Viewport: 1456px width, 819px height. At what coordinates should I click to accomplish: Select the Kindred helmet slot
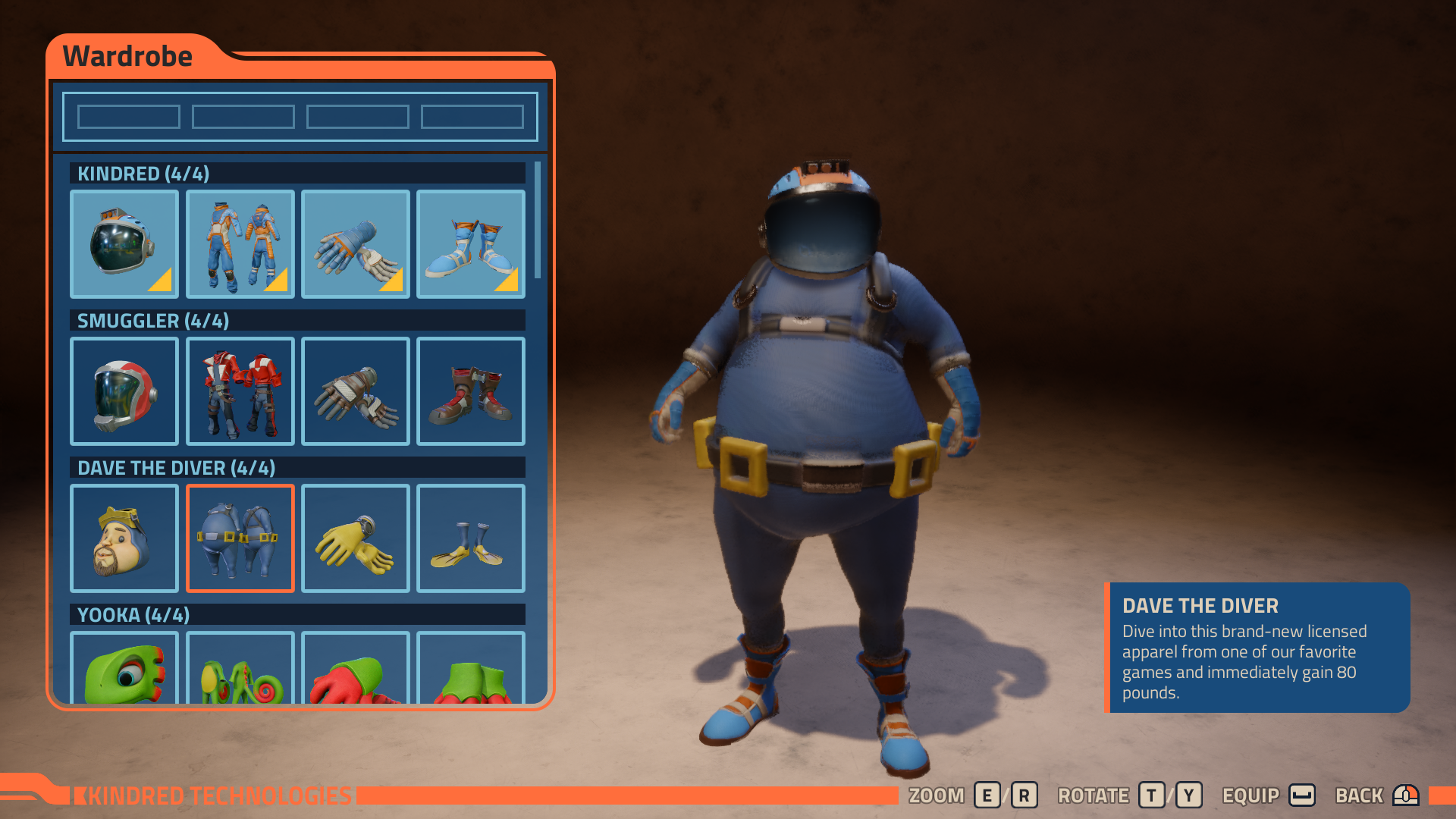click(124, 243)
